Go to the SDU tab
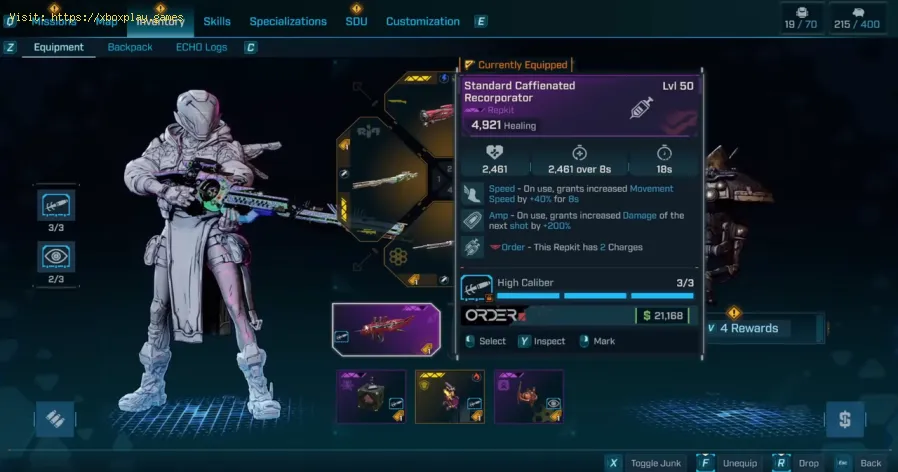This screenshot has height=472, width=898. [356, 21]
